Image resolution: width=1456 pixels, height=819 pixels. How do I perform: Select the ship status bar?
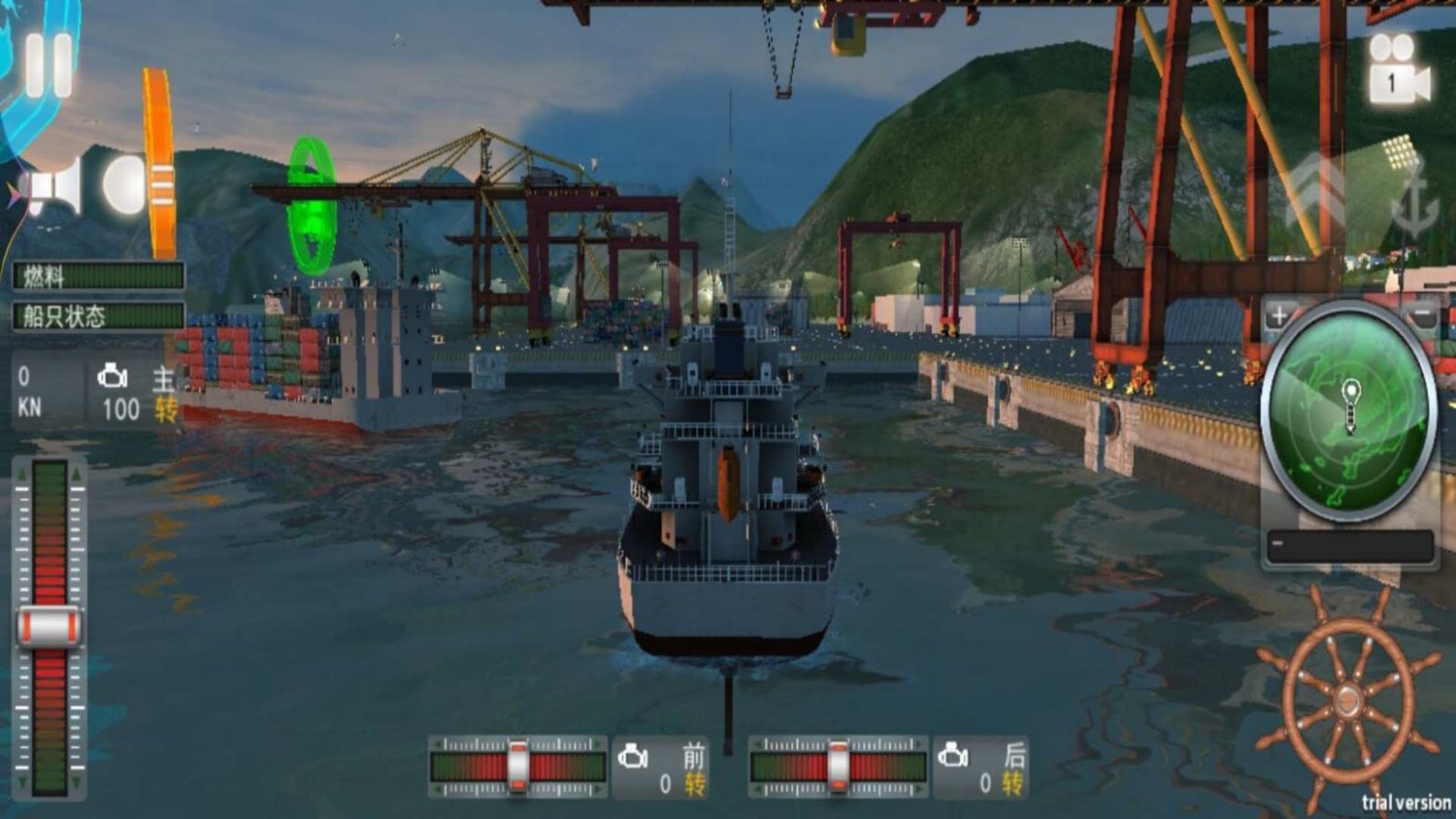[x=98, y=316]
